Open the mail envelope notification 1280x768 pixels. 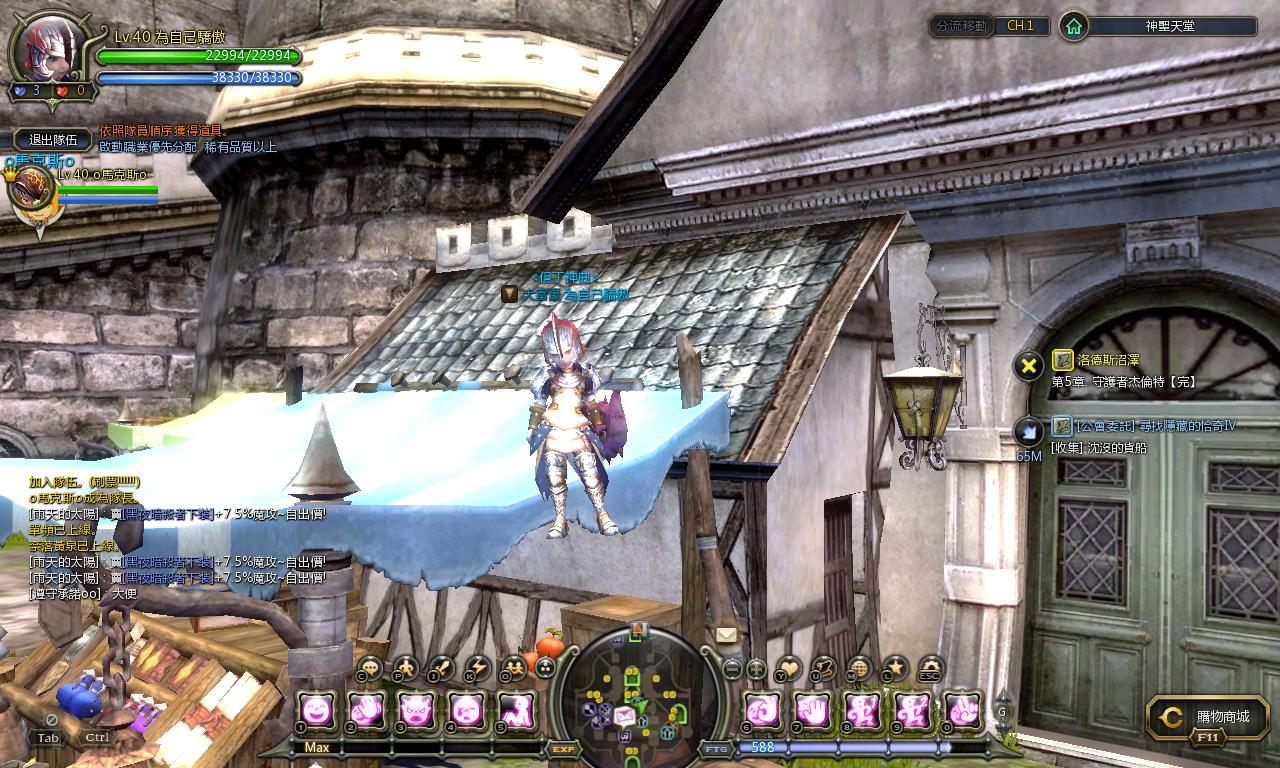(725, 635)
